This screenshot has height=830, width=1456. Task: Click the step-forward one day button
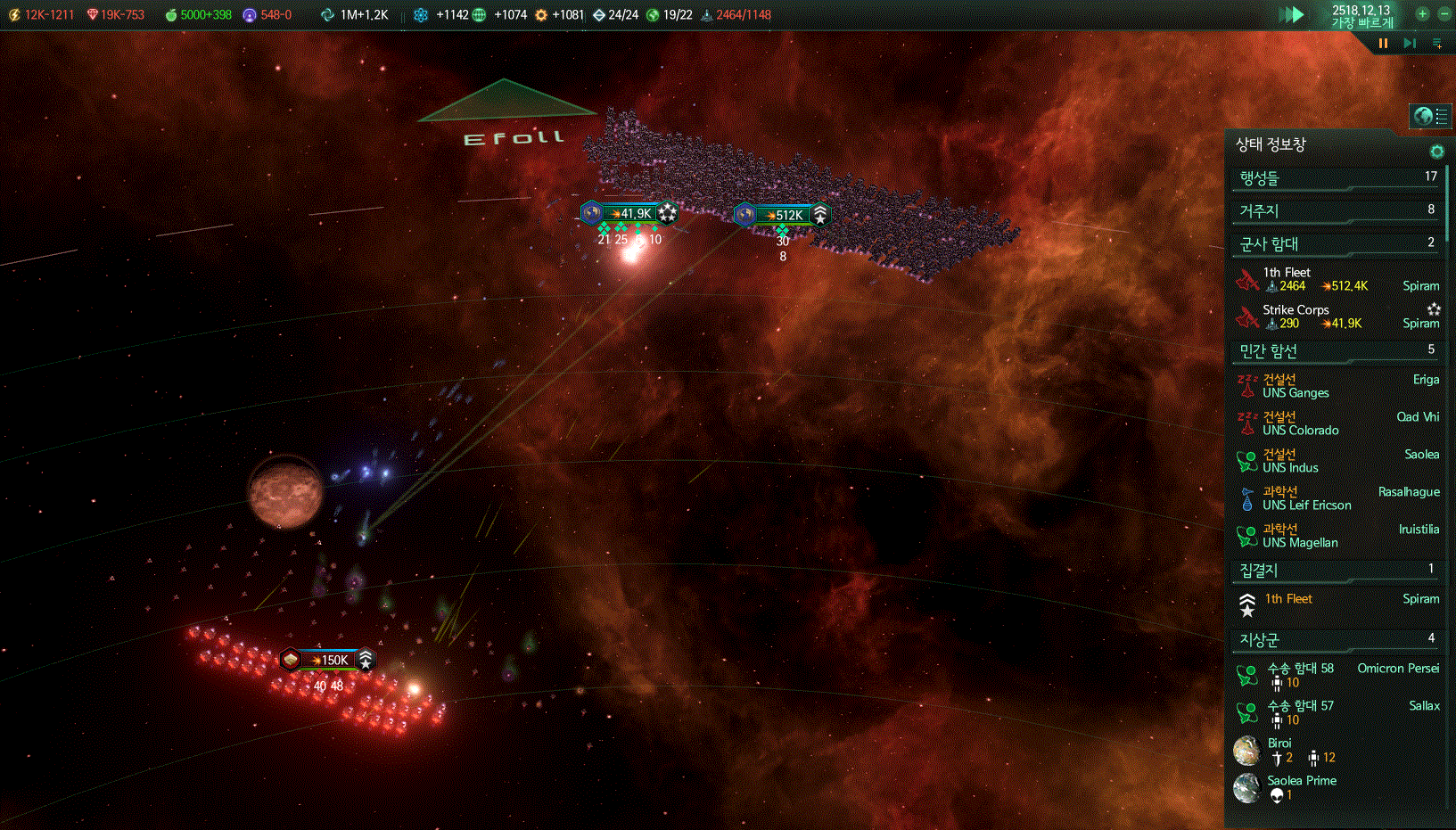[x=1410, y=43]
